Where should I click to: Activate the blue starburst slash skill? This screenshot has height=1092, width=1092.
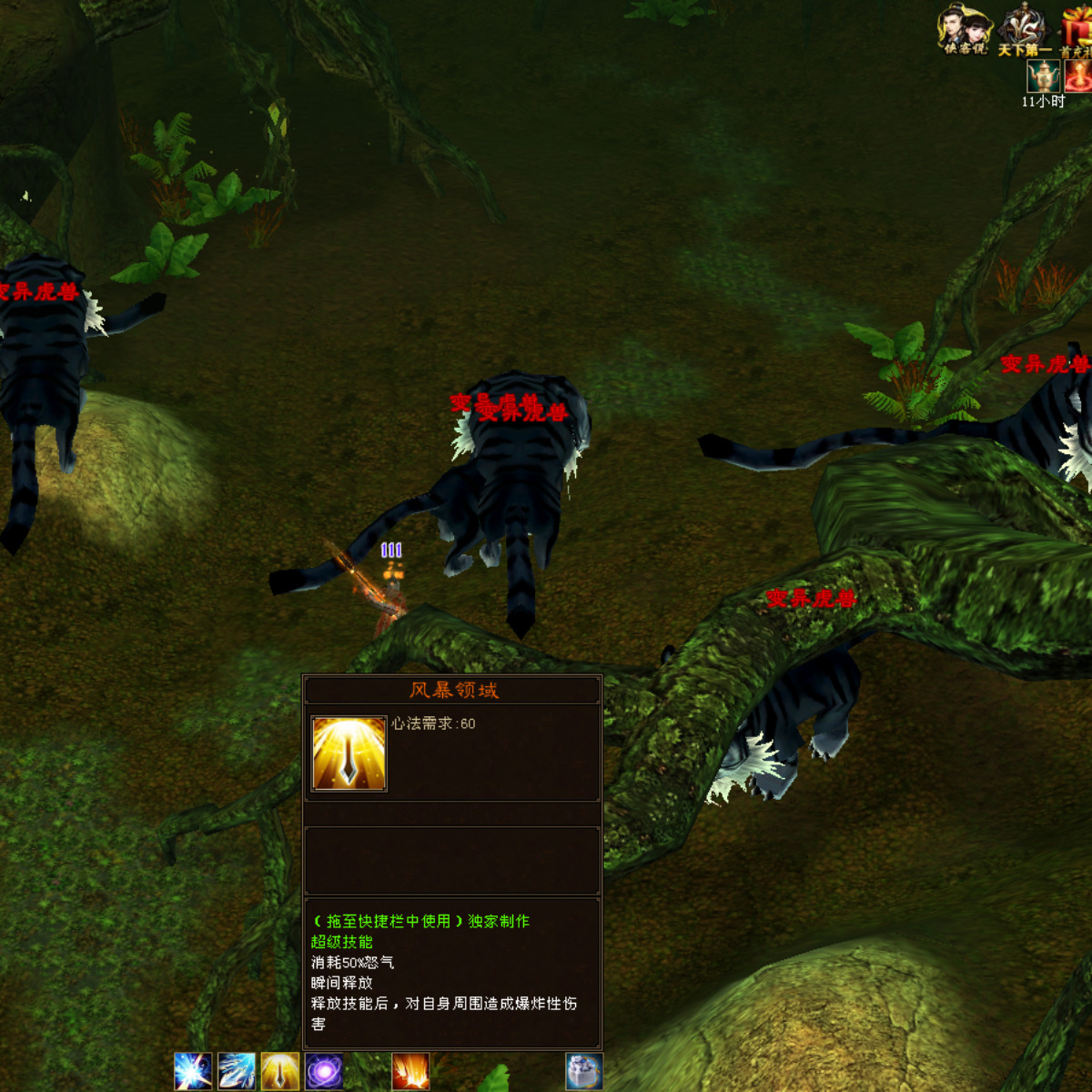click(193, 1071)
